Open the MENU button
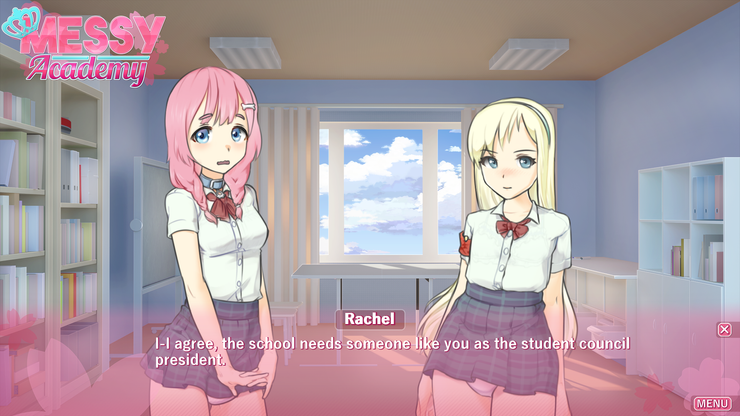The image size is (740, 416). 712,403
